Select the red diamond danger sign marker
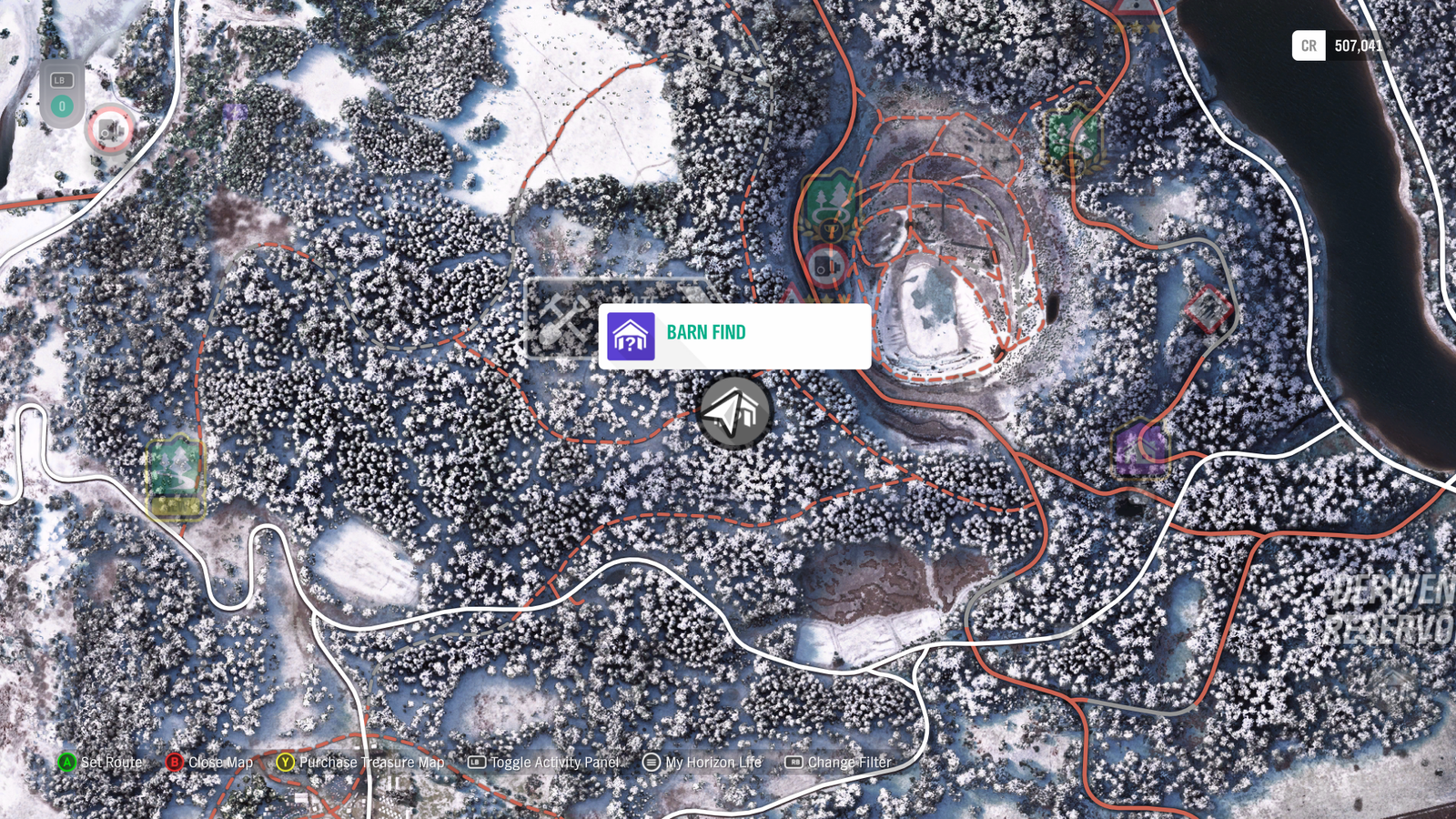1456x819 pixels. (1208, 309)
